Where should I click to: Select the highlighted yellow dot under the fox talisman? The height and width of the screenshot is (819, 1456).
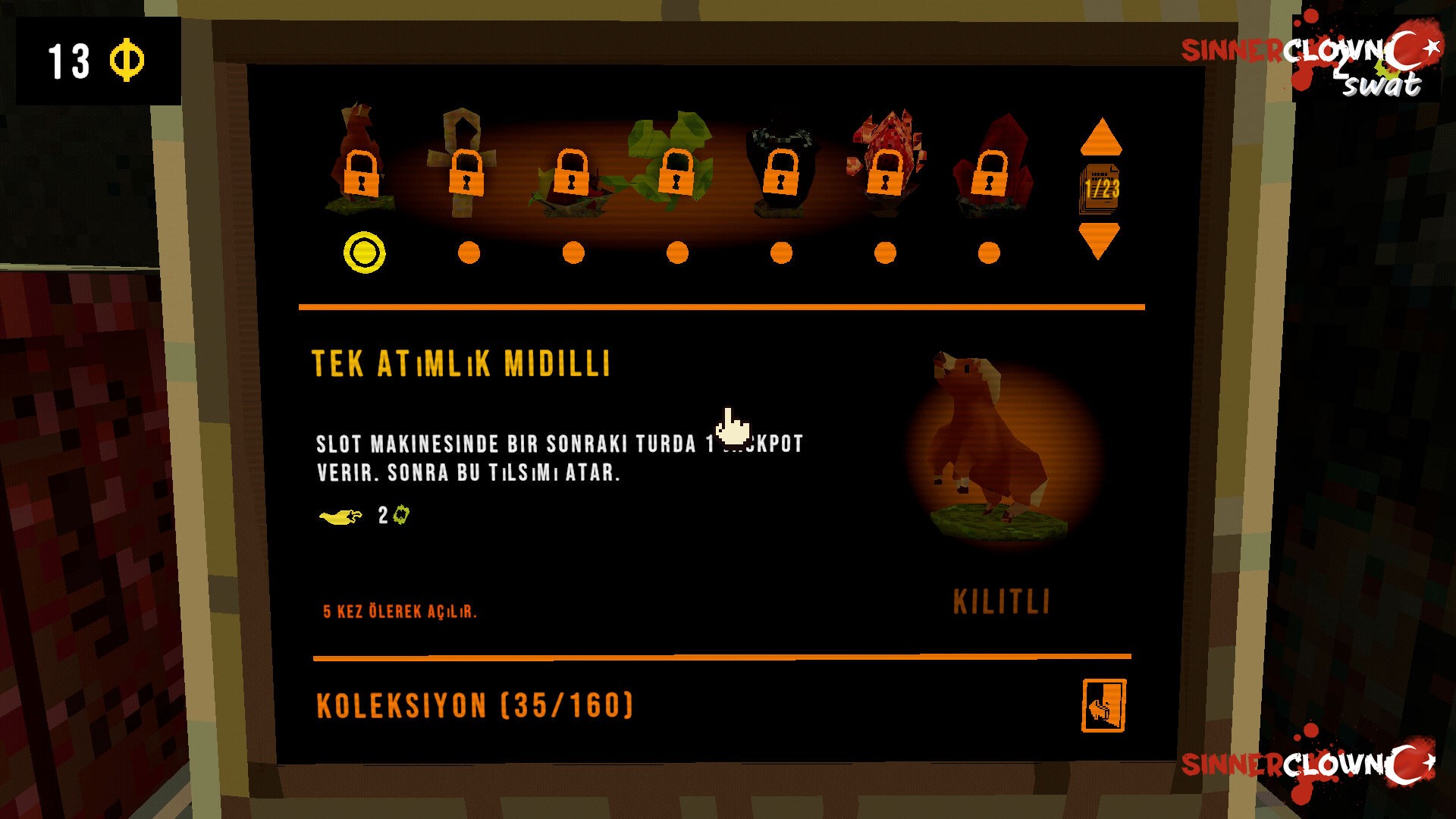(364, 250)
